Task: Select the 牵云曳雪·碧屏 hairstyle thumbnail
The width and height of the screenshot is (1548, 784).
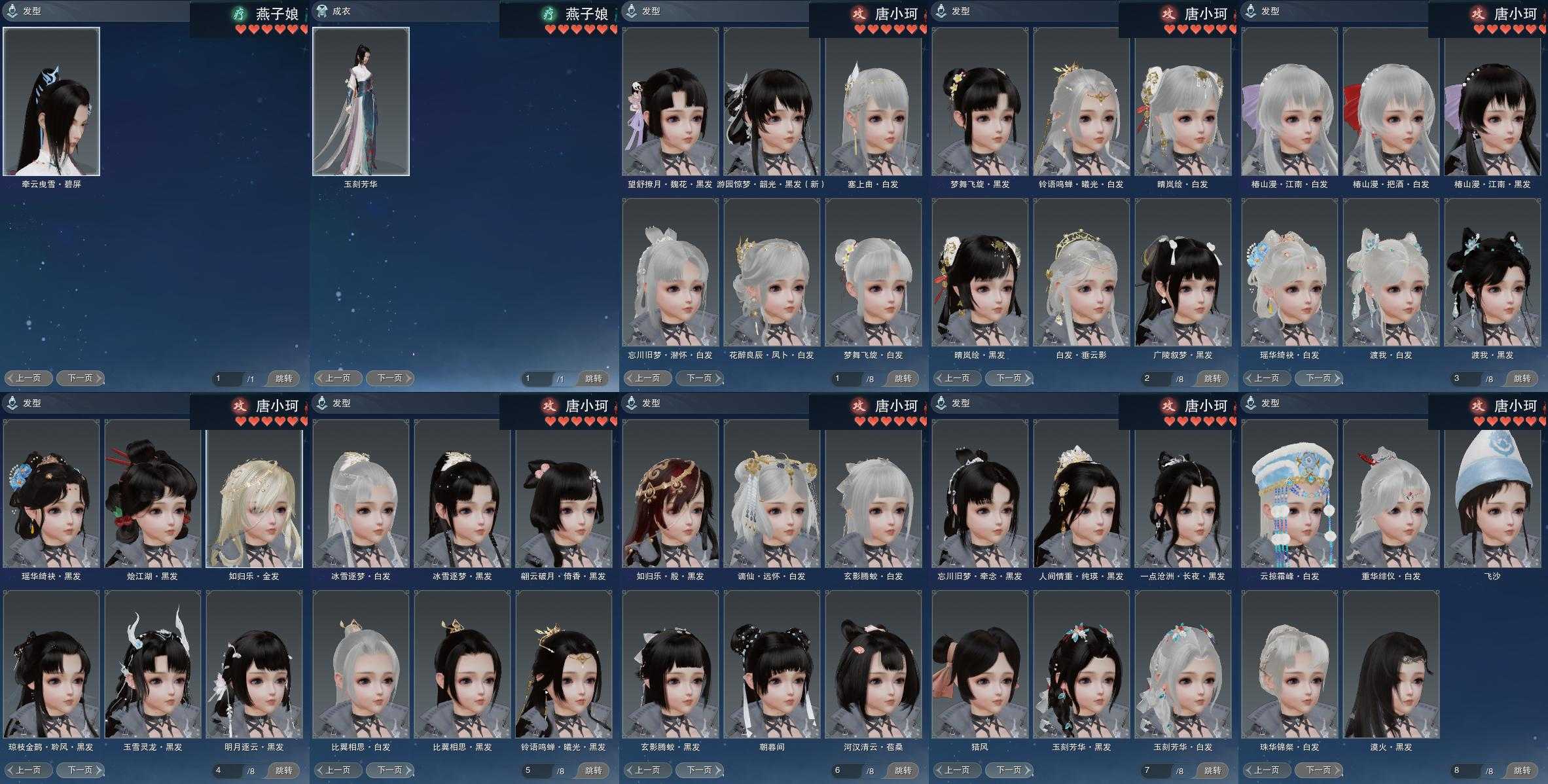Action: 52,101
